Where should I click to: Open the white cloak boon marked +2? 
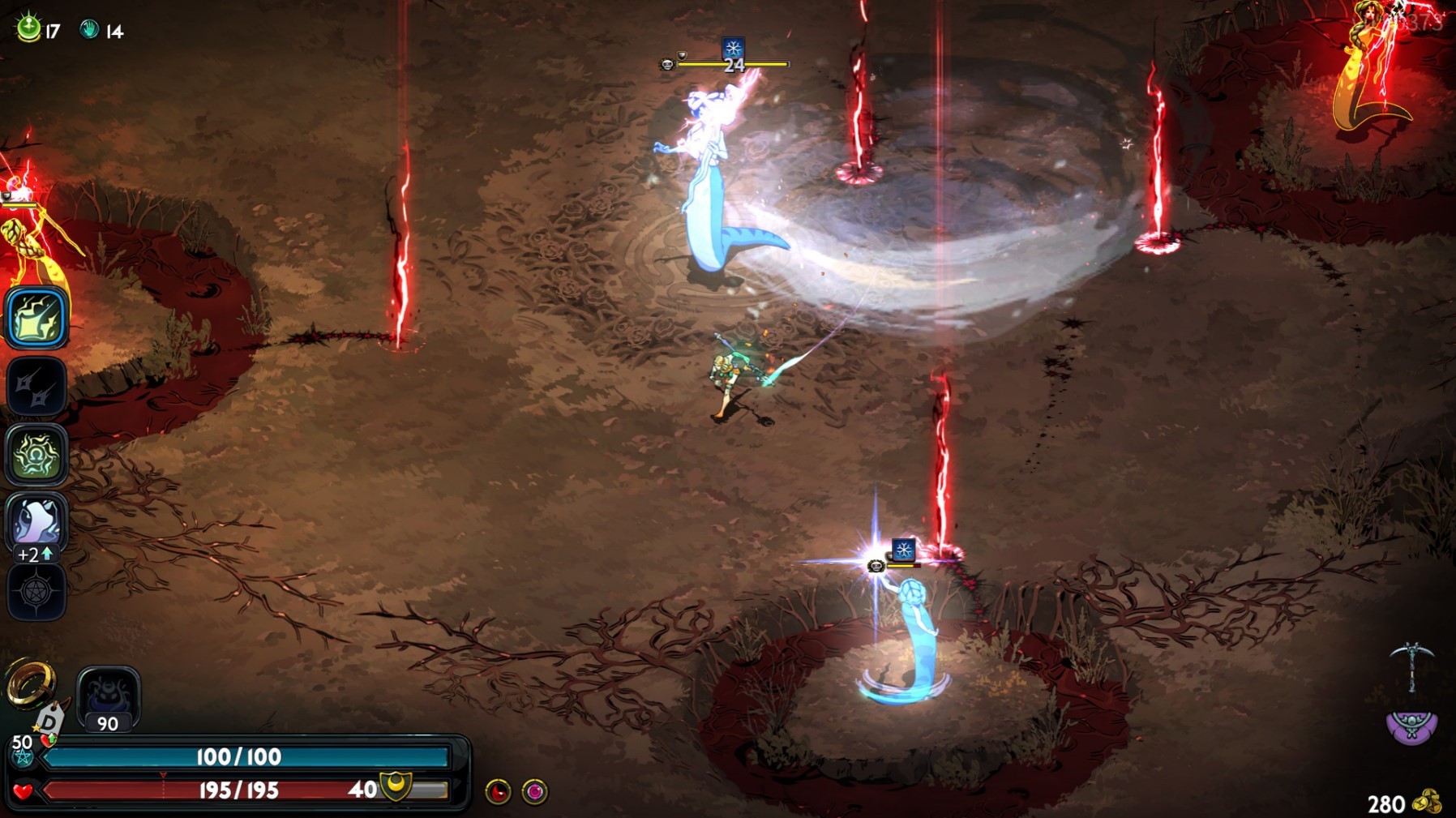tap(36, 520)
